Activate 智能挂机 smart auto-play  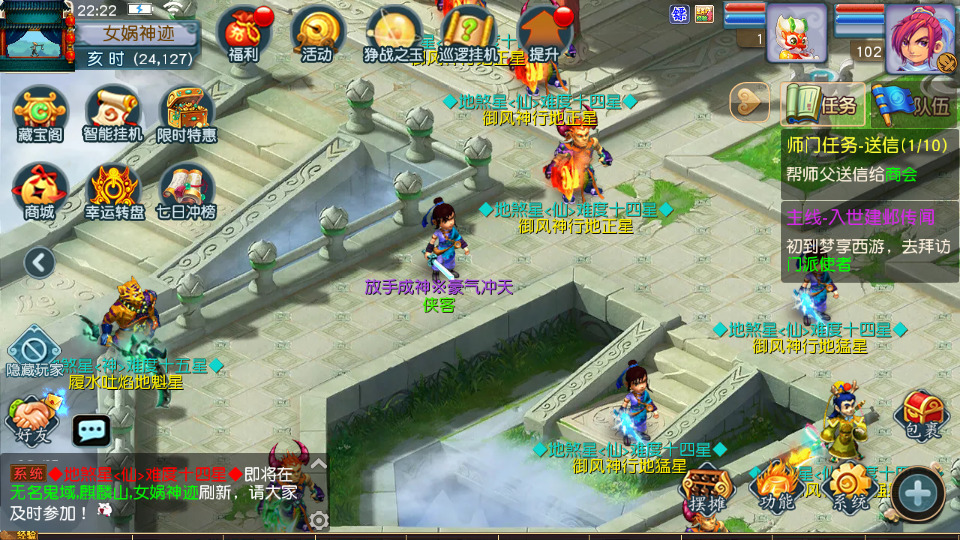point(113,112)
